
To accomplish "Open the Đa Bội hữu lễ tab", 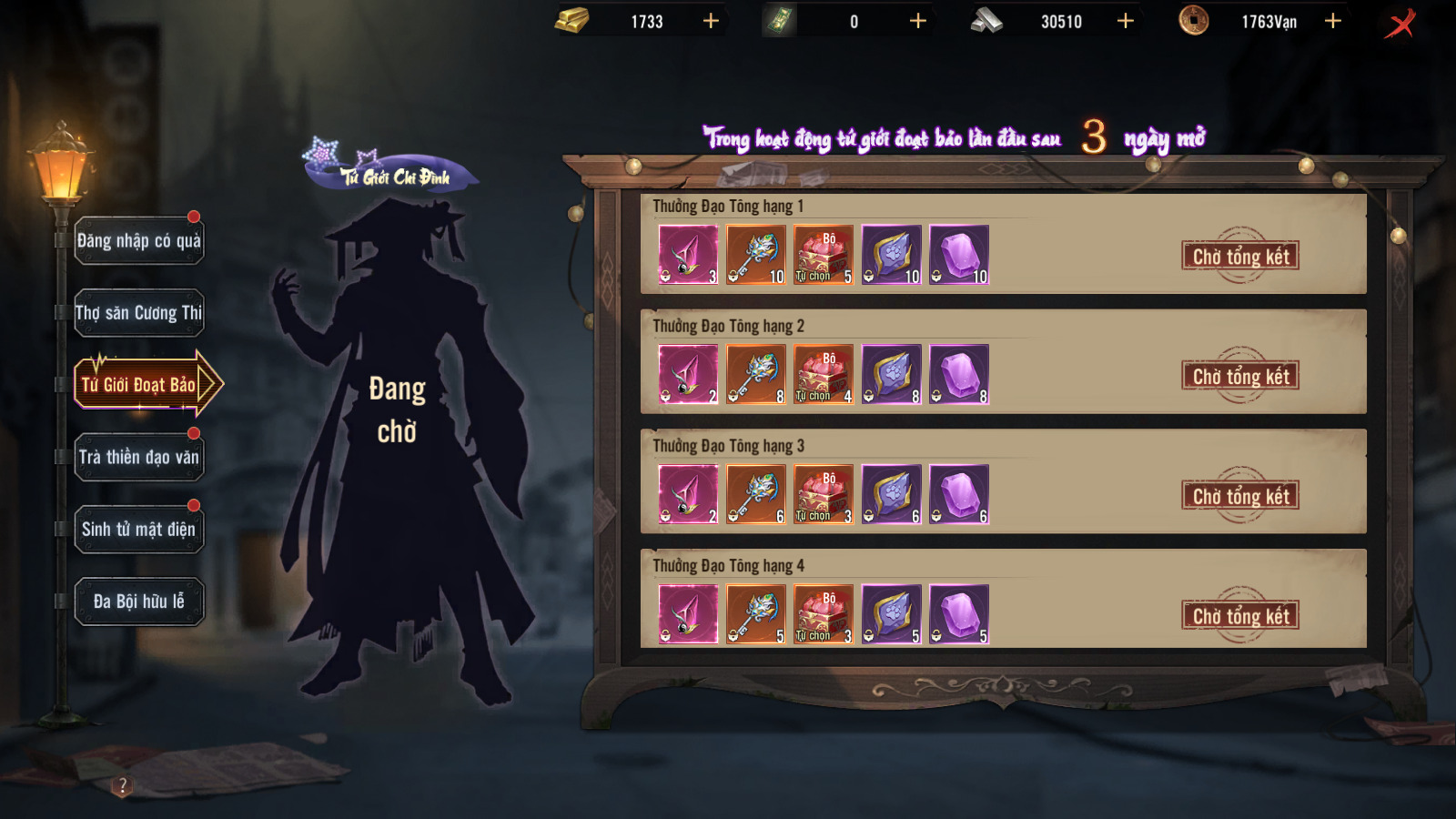I will [139, 602].
